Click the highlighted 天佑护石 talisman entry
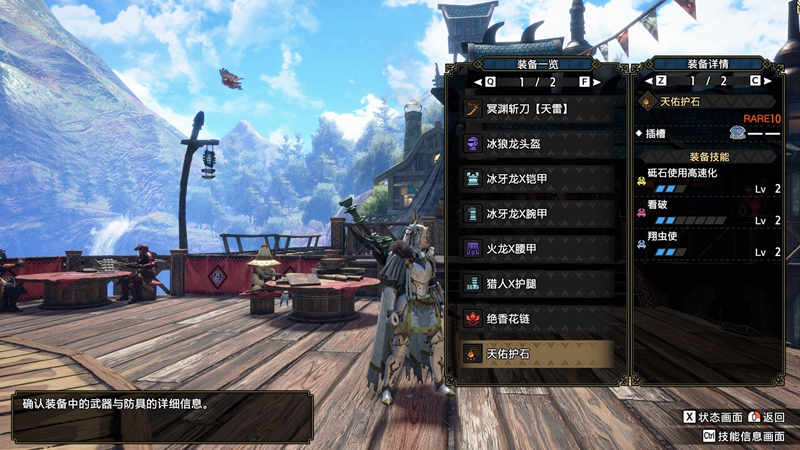 point(538,353)
